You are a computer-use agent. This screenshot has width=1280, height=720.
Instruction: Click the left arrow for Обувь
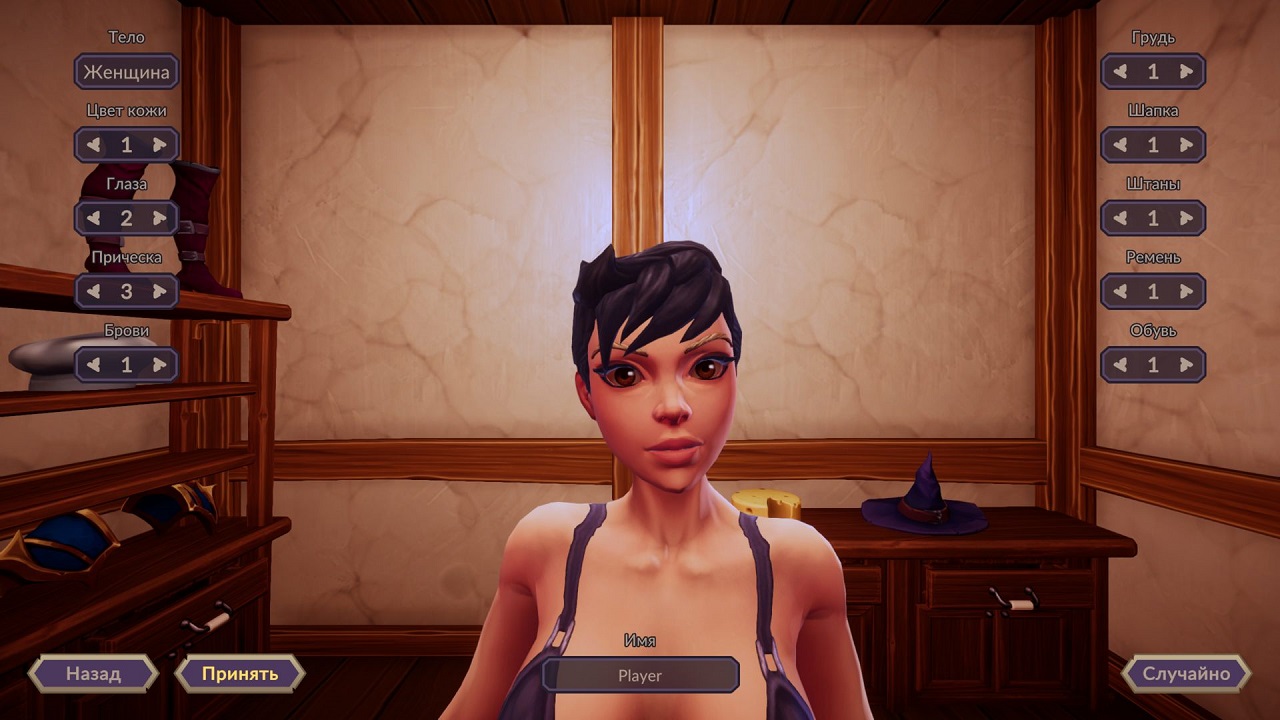[x=1121, y=365]
